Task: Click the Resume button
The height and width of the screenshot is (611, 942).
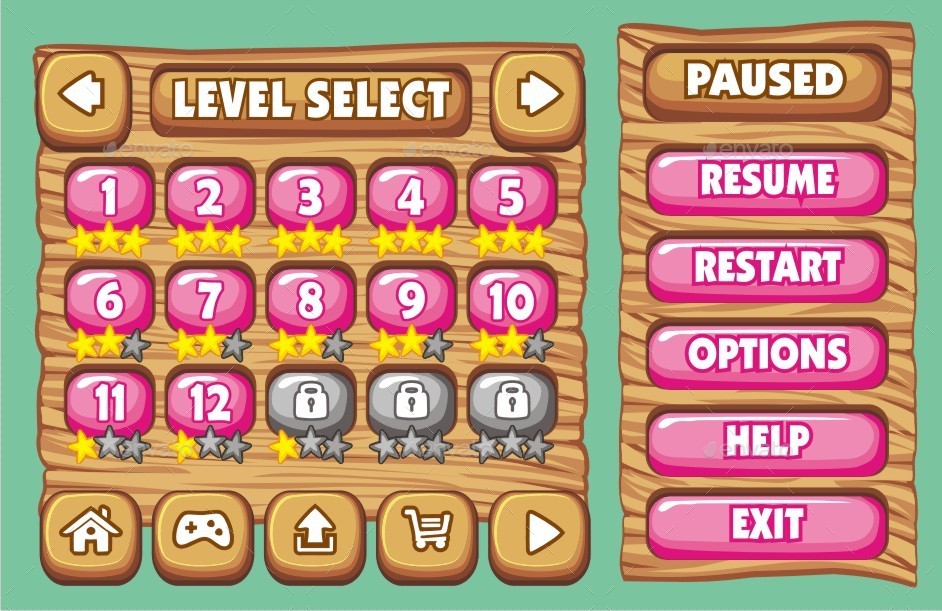Action: pos(767,180)
